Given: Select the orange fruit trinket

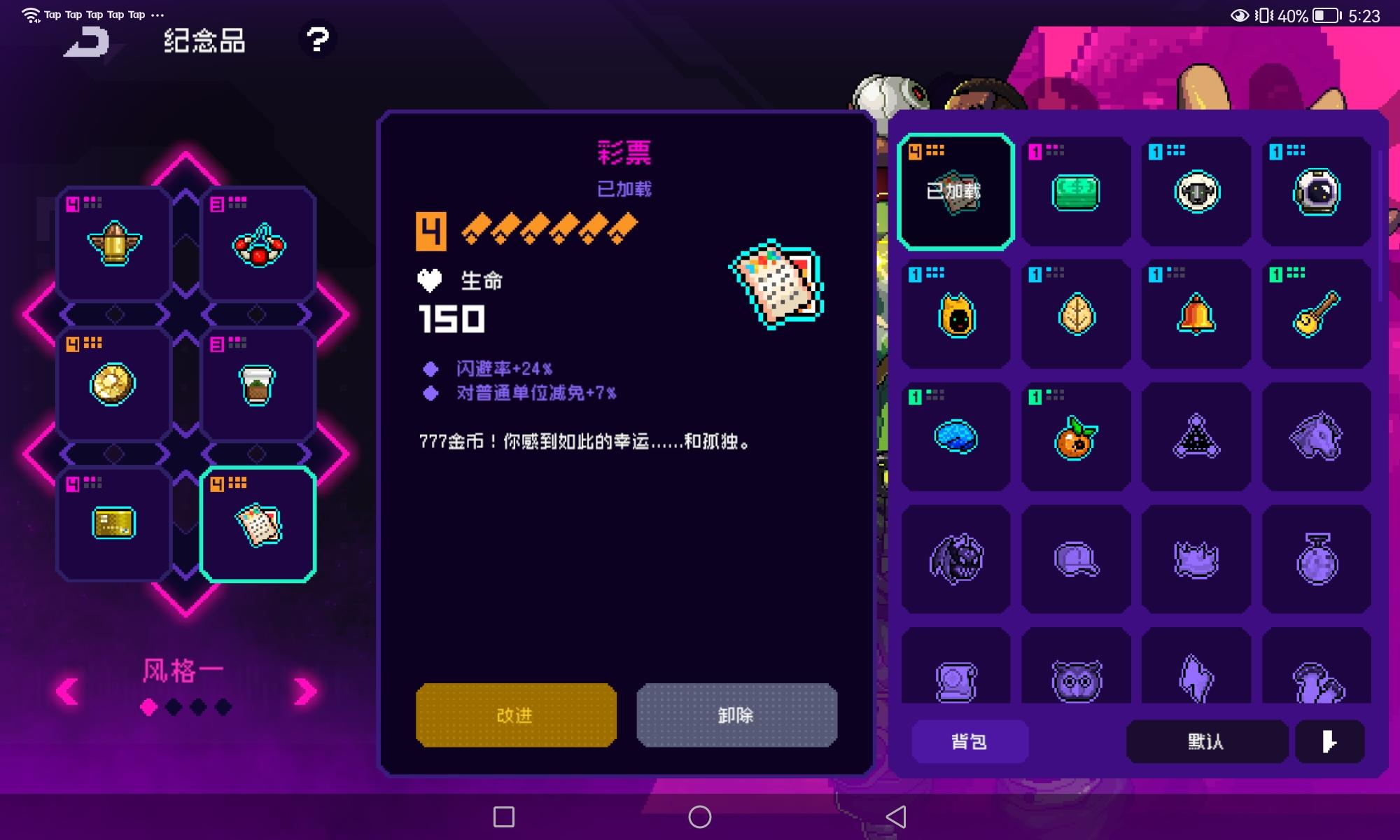Looking at the screenshot, I should (x=1075, y=436).
